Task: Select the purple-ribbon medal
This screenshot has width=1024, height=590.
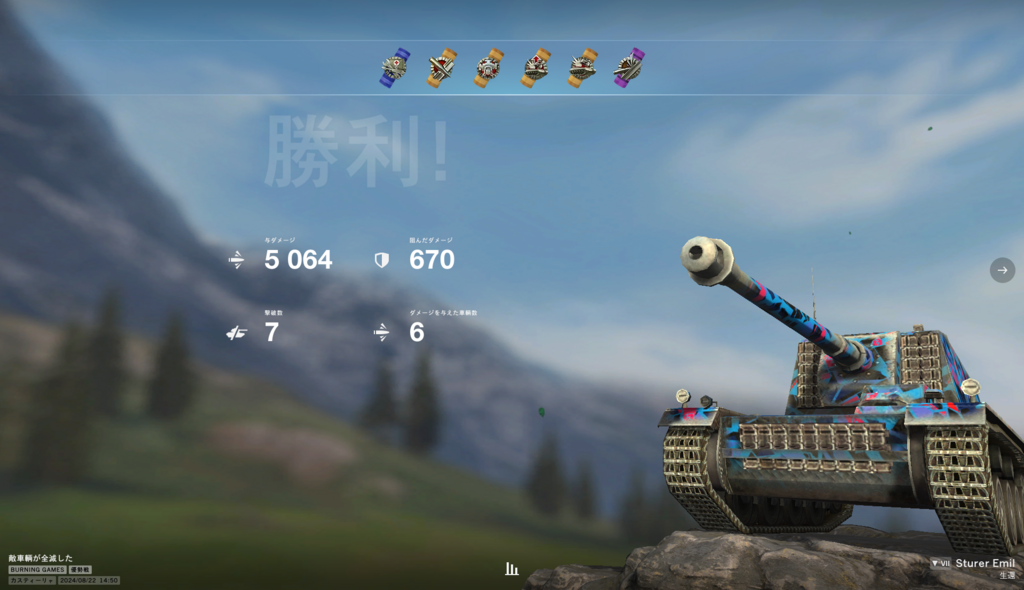Action: (x=629, y=68)
